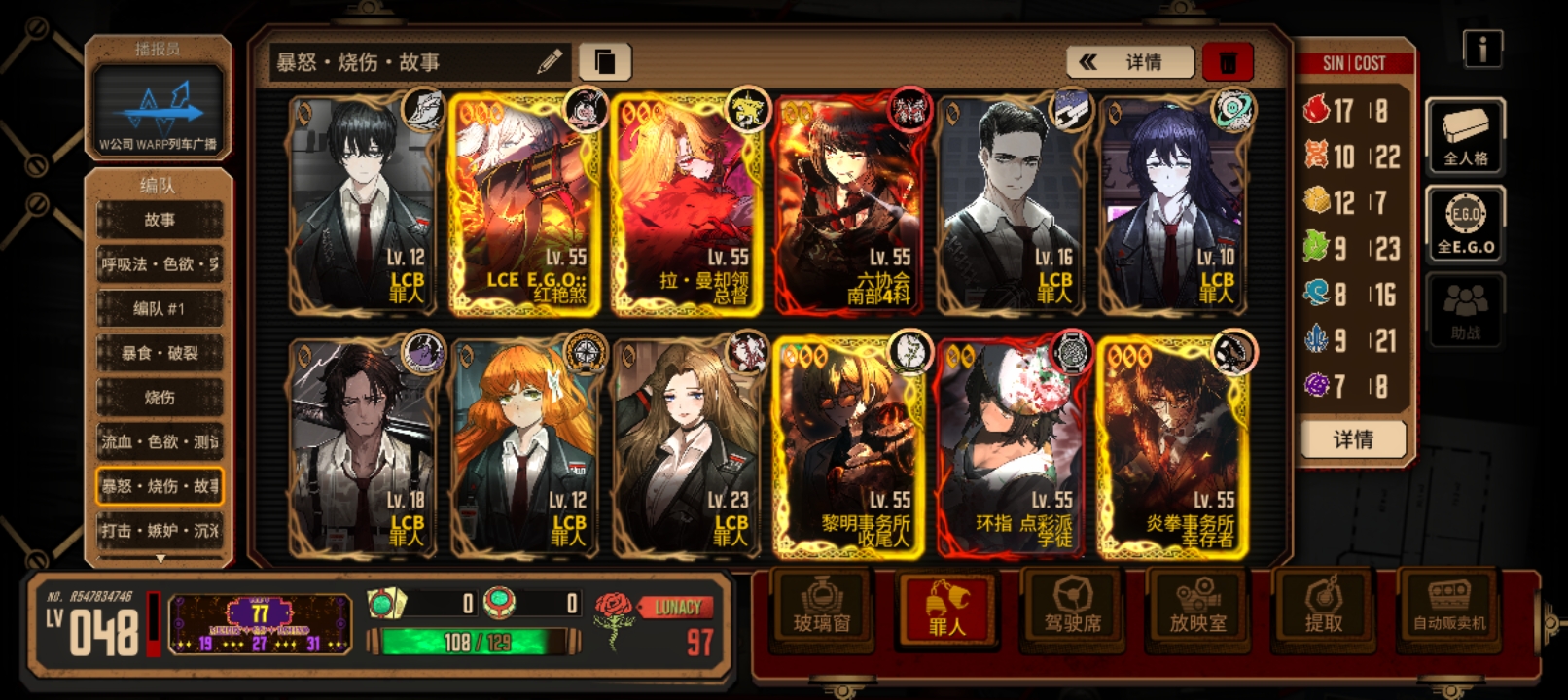The width and height of the screenshot is (1568, 700).
Task: Collapse the roster using the « 详情 chevron
Action: 1128,62
